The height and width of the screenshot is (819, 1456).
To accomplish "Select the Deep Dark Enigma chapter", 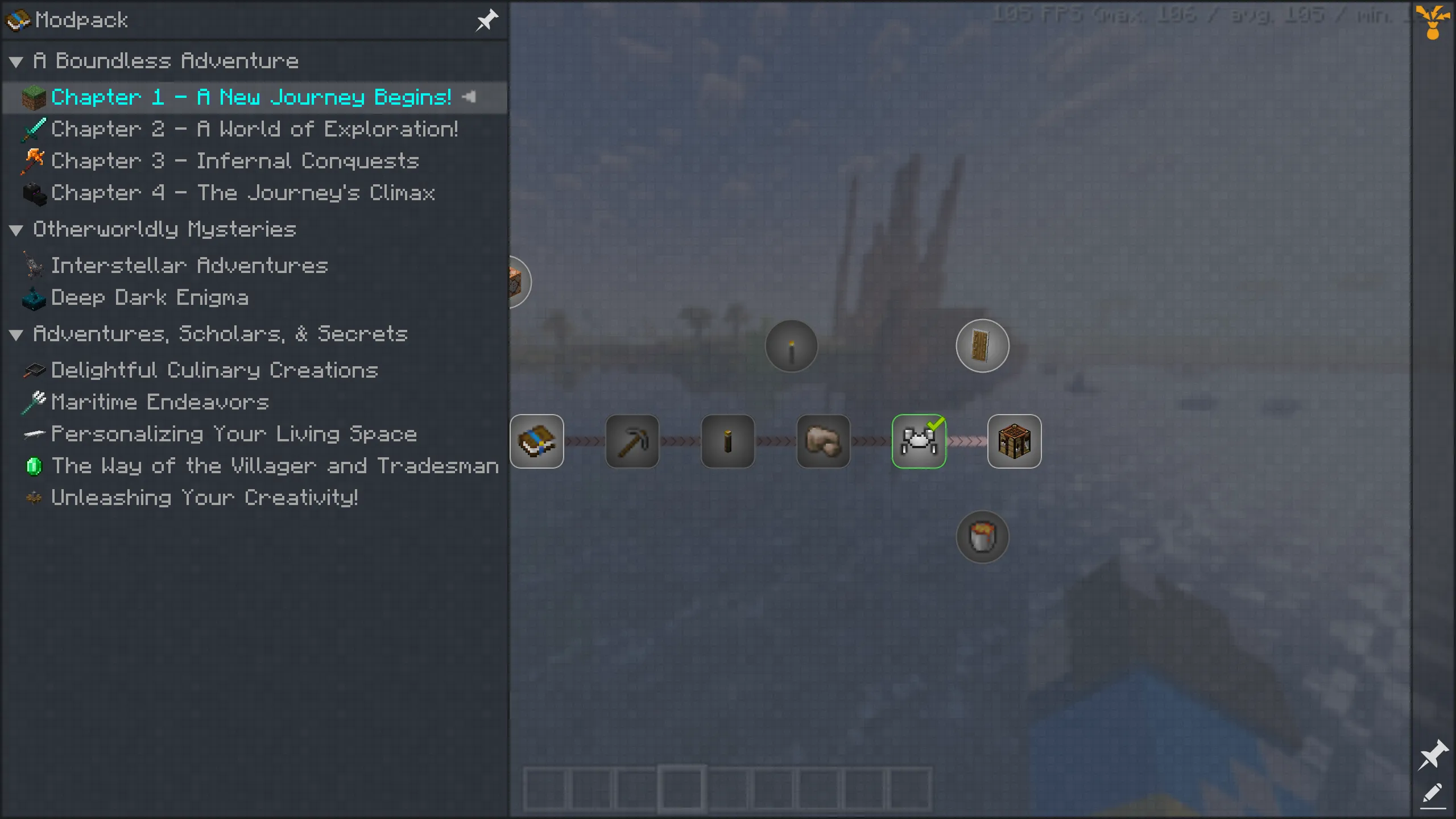I will pos(150,297).
